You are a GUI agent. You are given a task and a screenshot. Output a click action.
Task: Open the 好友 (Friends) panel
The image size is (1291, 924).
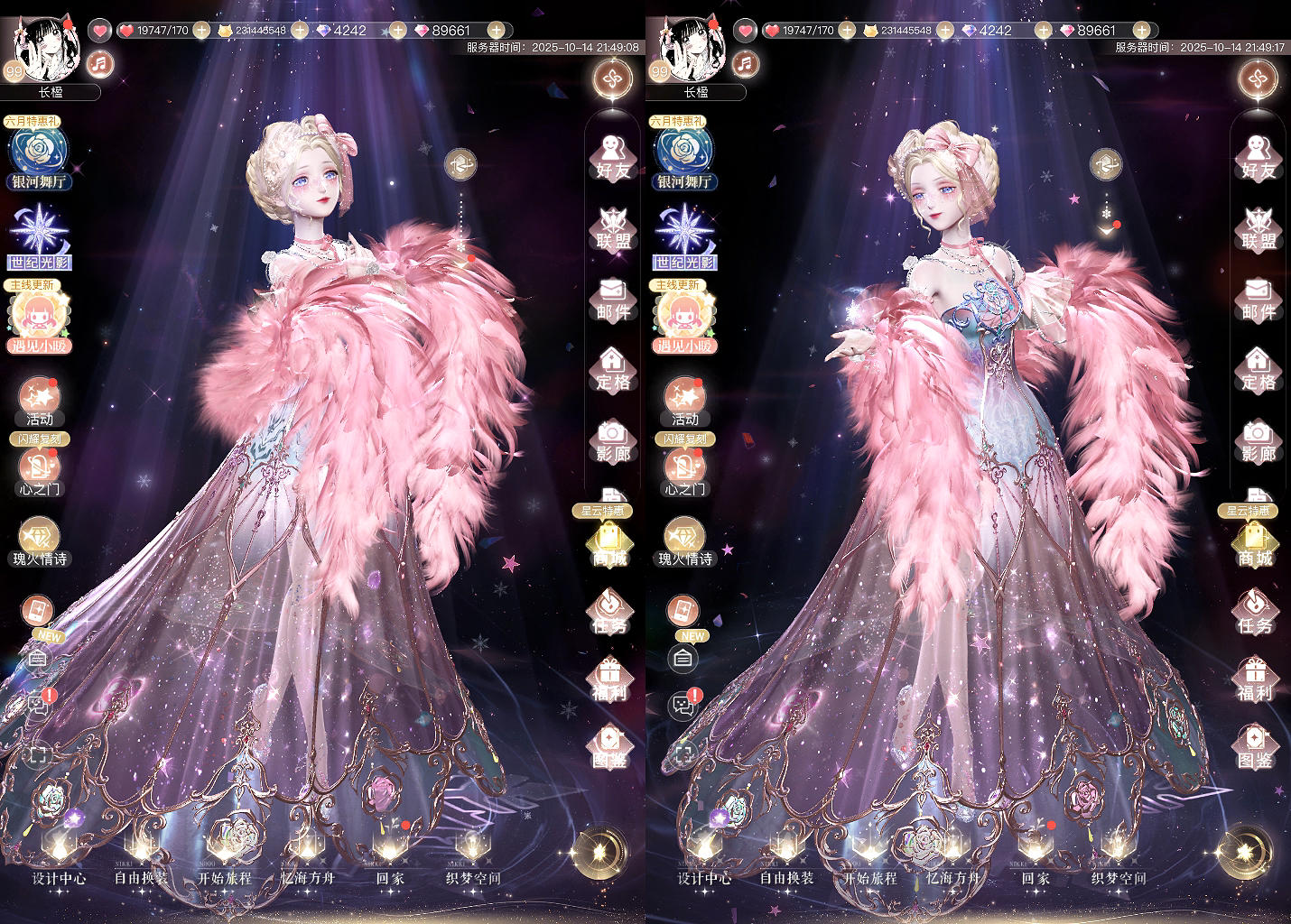612,155
